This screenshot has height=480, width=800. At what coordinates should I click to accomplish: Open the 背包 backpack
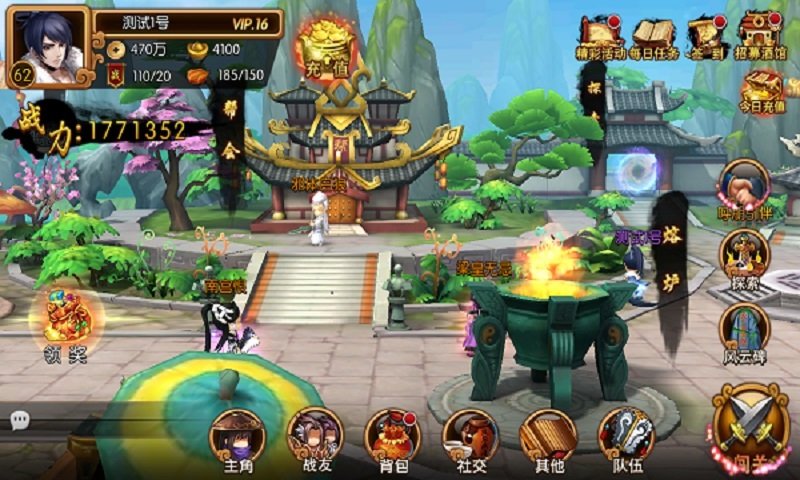[392, 438]
